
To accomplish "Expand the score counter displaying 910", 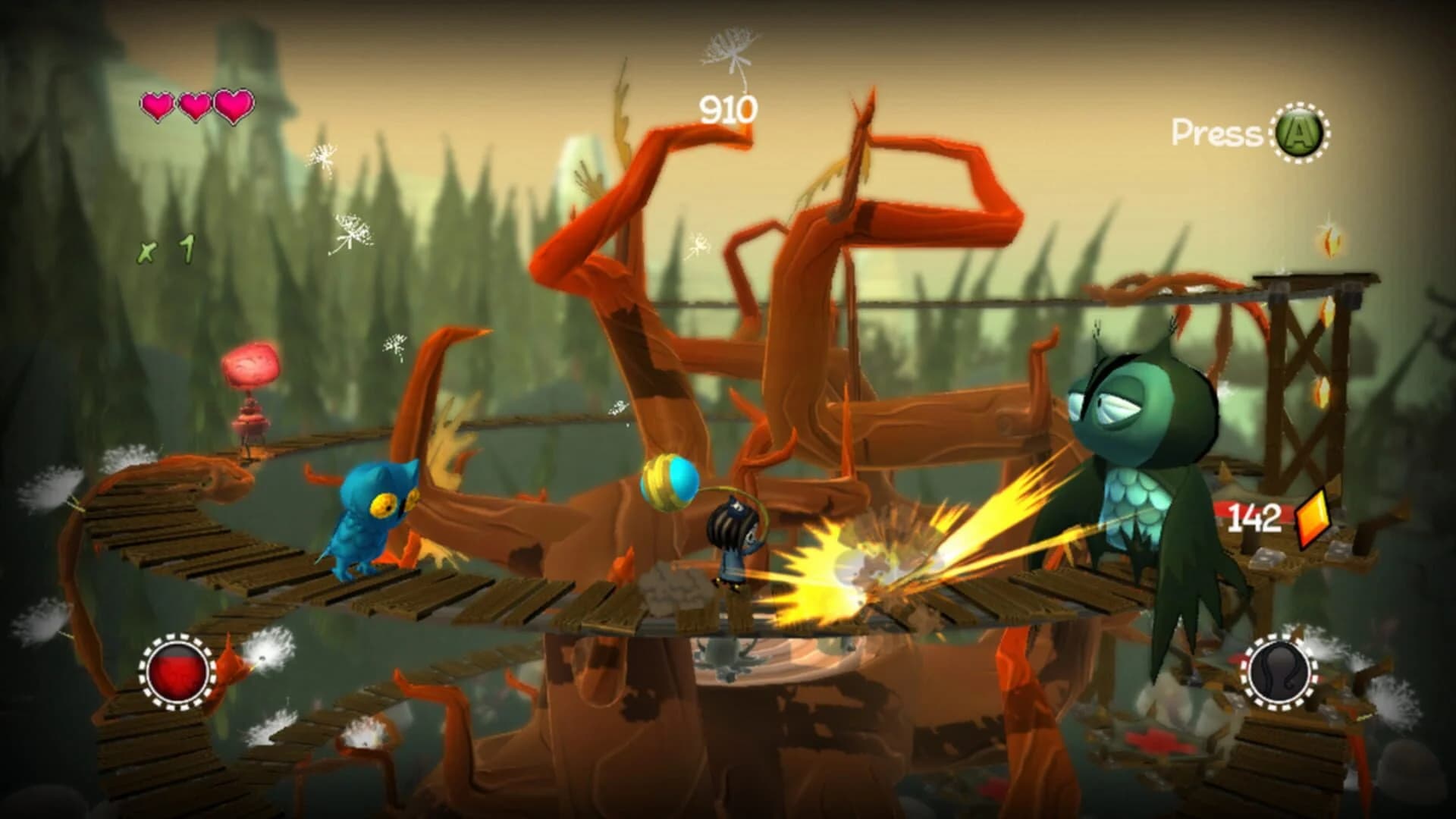I will tap(730, 108).
